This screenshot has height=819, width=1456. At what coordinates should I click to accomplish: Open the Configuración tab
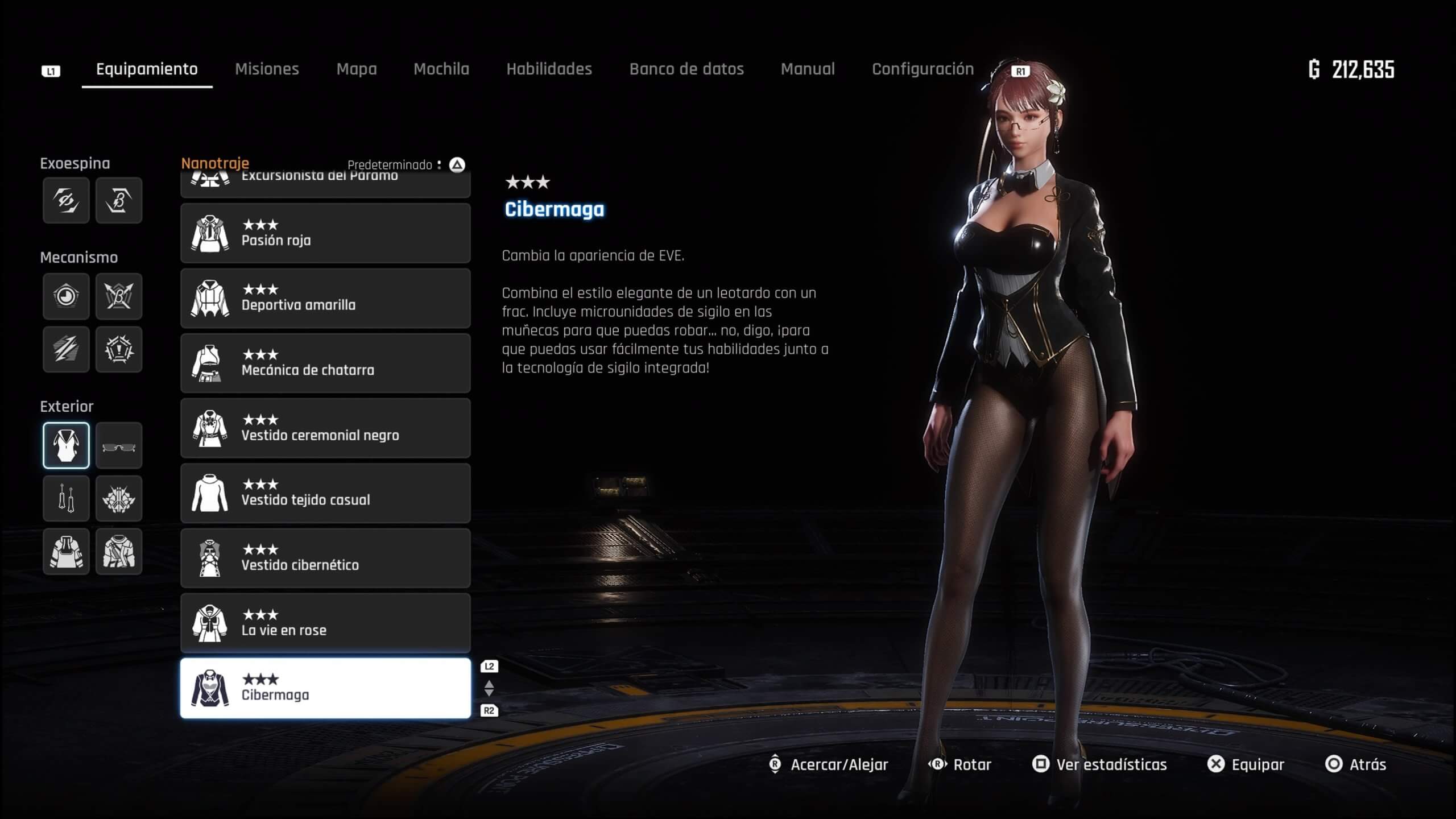(x=923, y=69)
